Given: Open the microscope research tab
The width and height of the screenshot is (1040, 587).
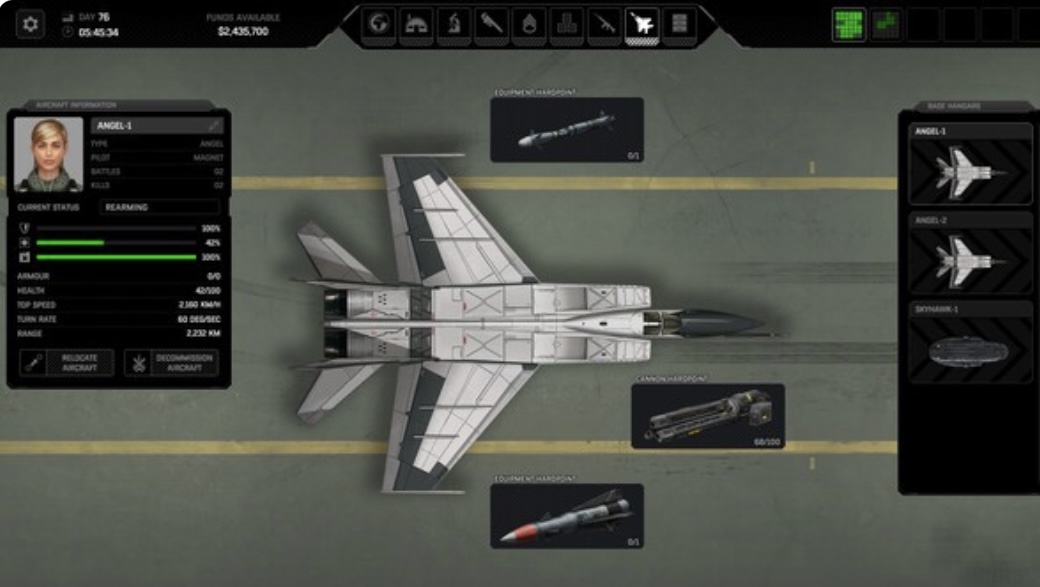Looking at the screenshot, I should coord(453,24).
